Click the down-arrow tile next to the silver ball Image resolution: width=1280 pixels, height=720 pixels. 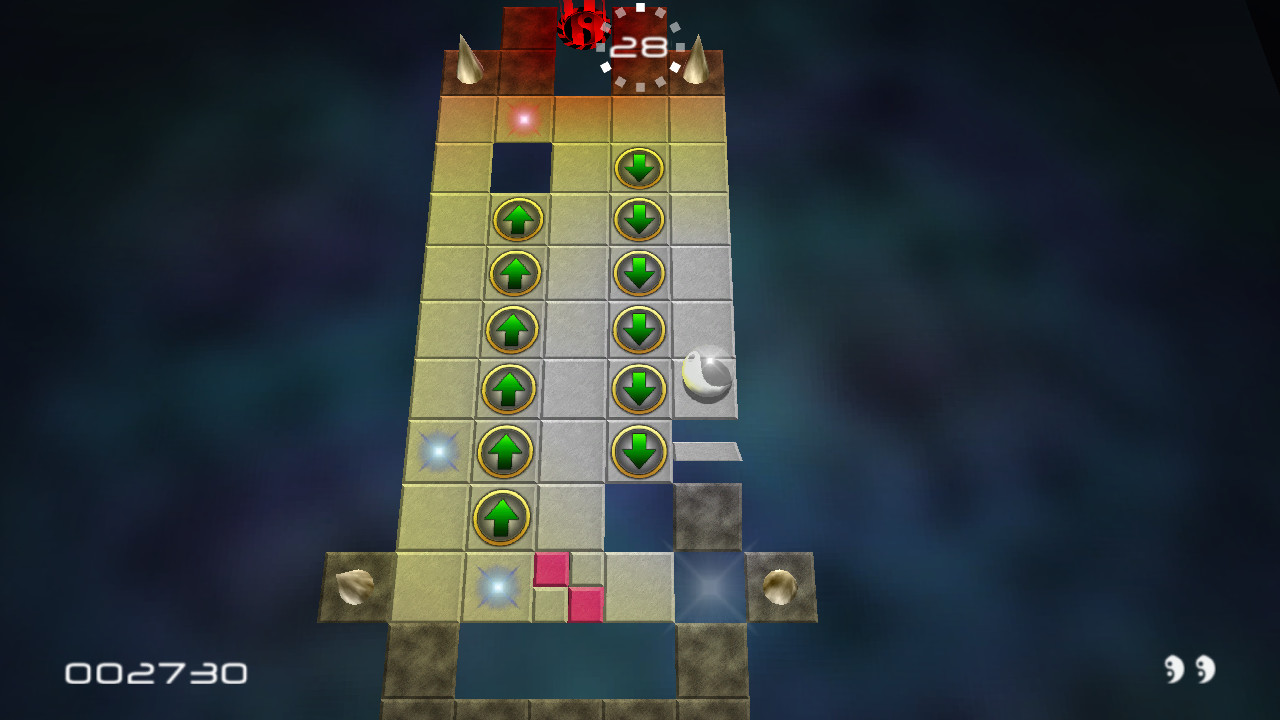[x=641, y=387]
